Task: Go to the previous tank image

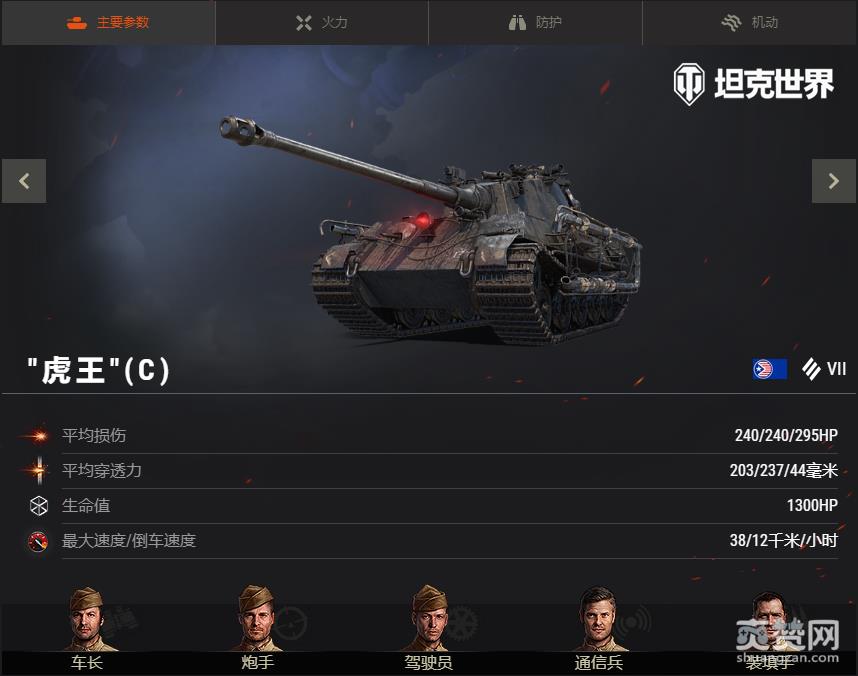Action: 24,181
